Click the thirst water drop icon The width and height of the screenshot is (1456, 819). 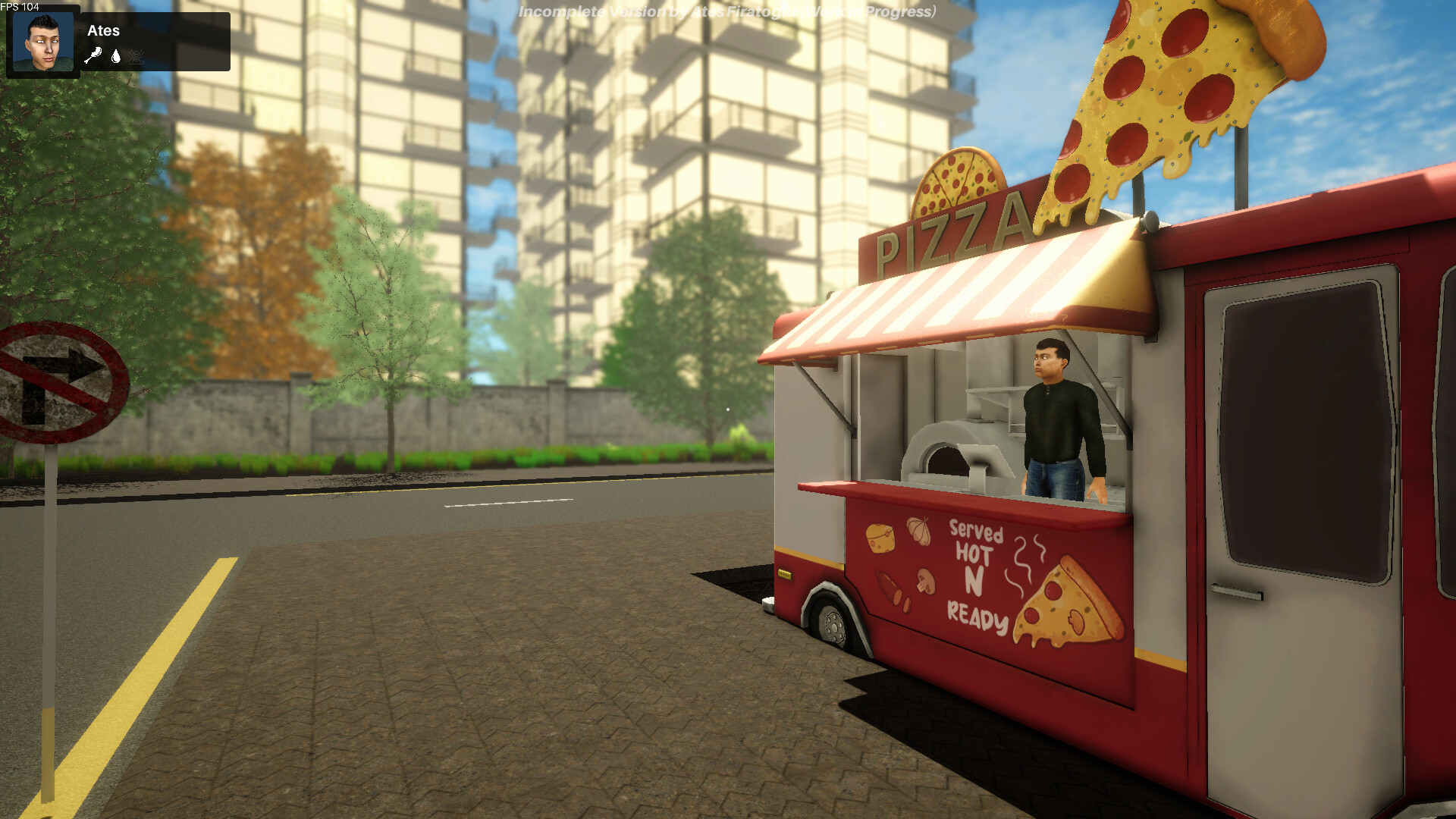coord(116,57)
